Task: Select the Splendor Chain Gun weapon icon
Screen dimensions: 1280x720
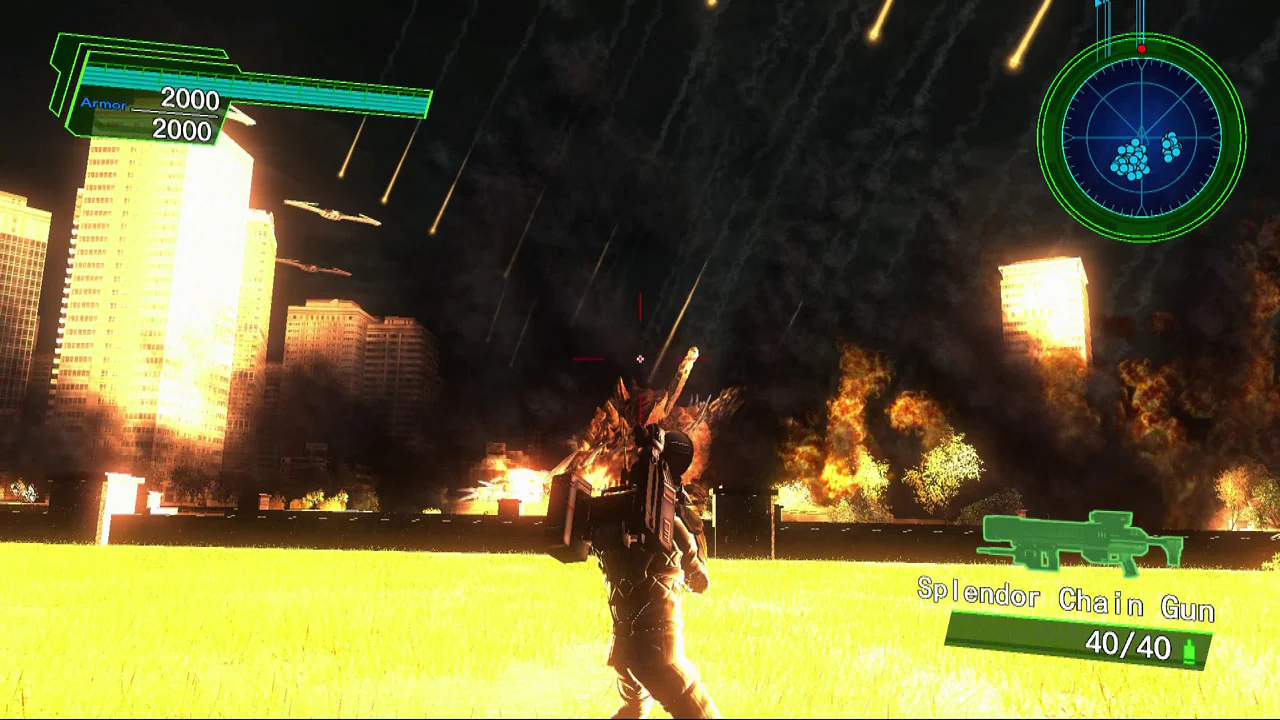Action: coord(1080,543)
